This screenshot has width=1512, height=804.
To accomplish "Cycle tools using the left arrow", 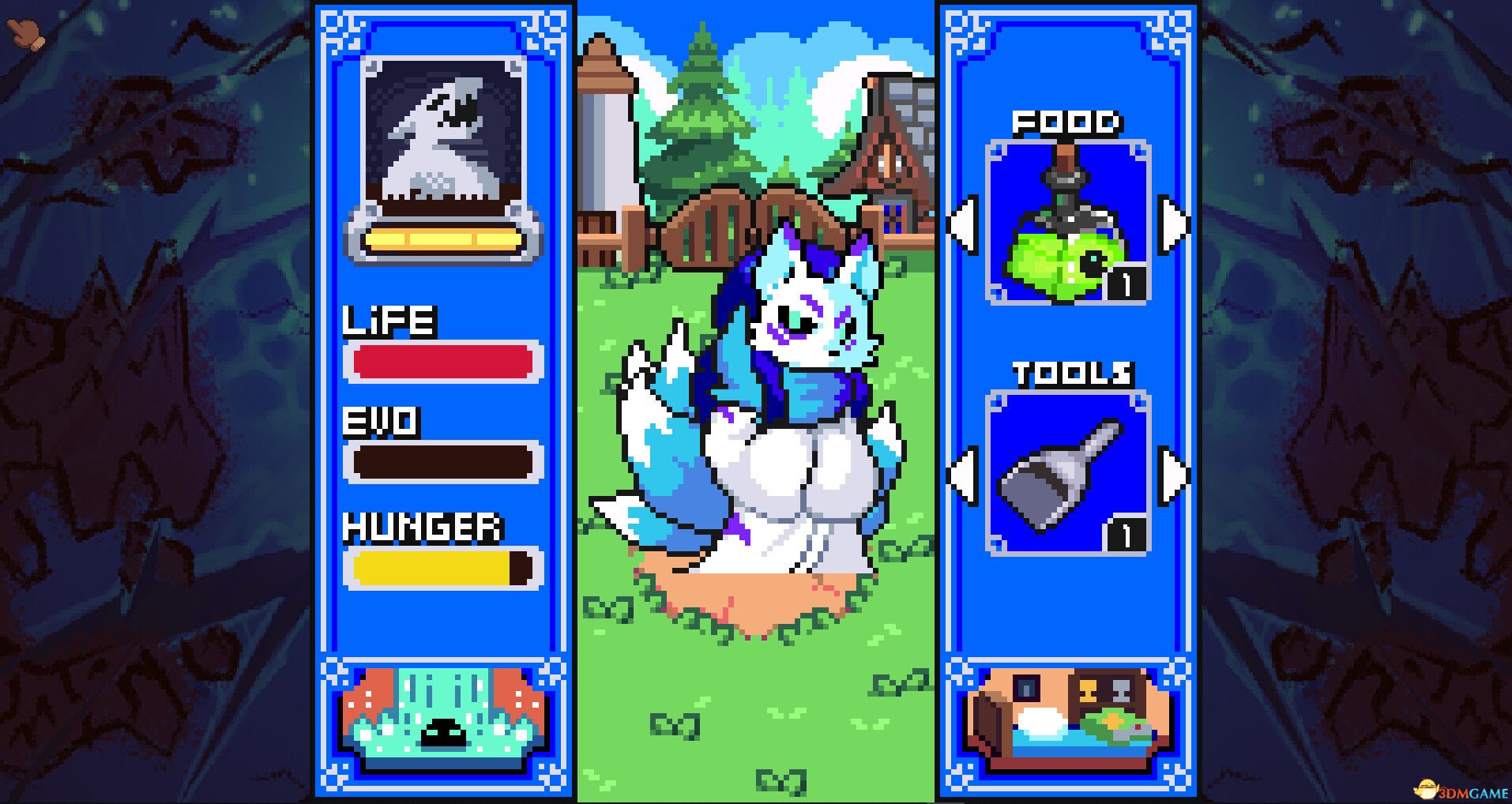I will [x=961, y=474].
